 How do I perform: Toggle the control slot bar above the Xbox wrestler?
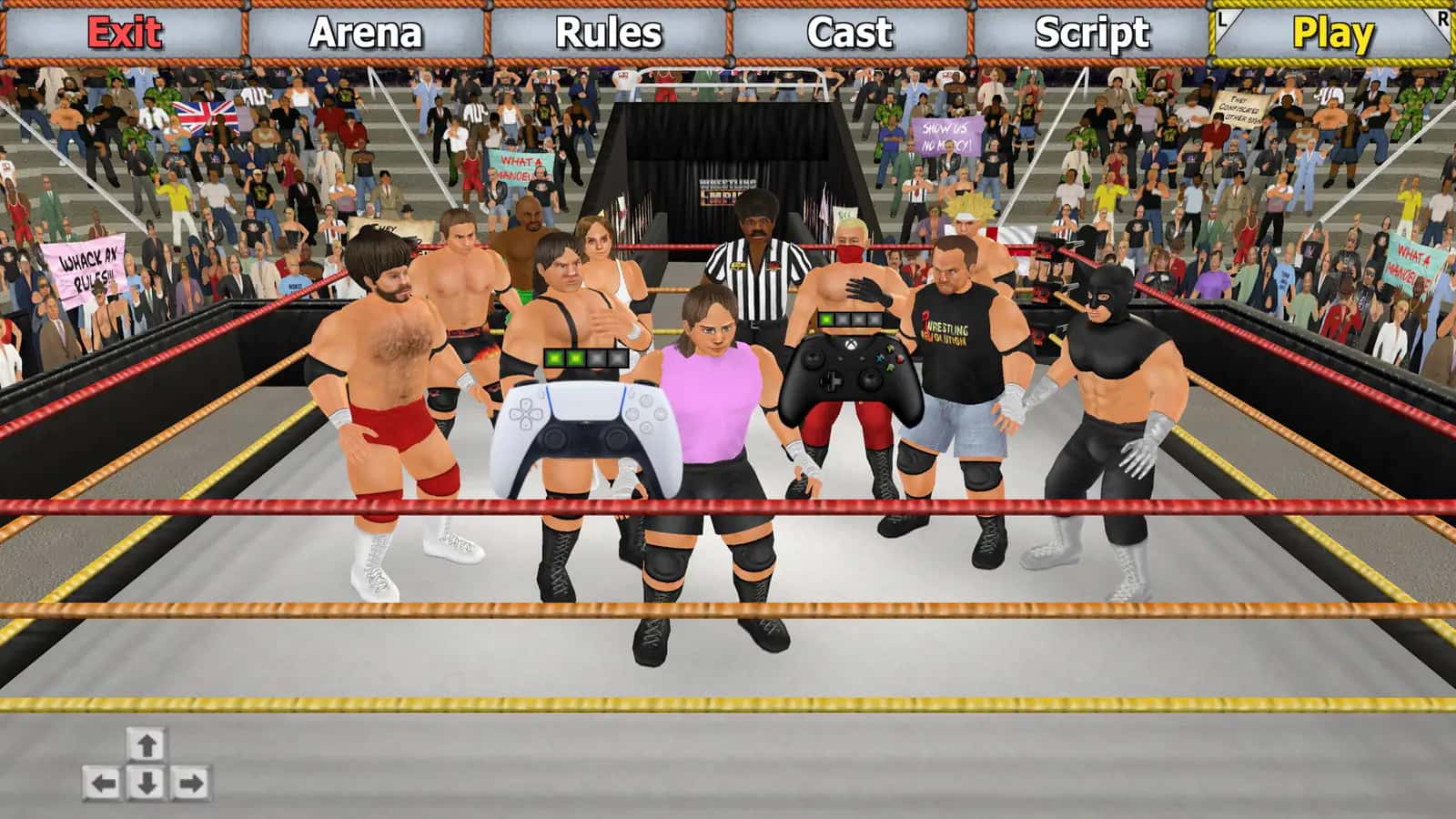pyautogui.click(x=850, y=320)
